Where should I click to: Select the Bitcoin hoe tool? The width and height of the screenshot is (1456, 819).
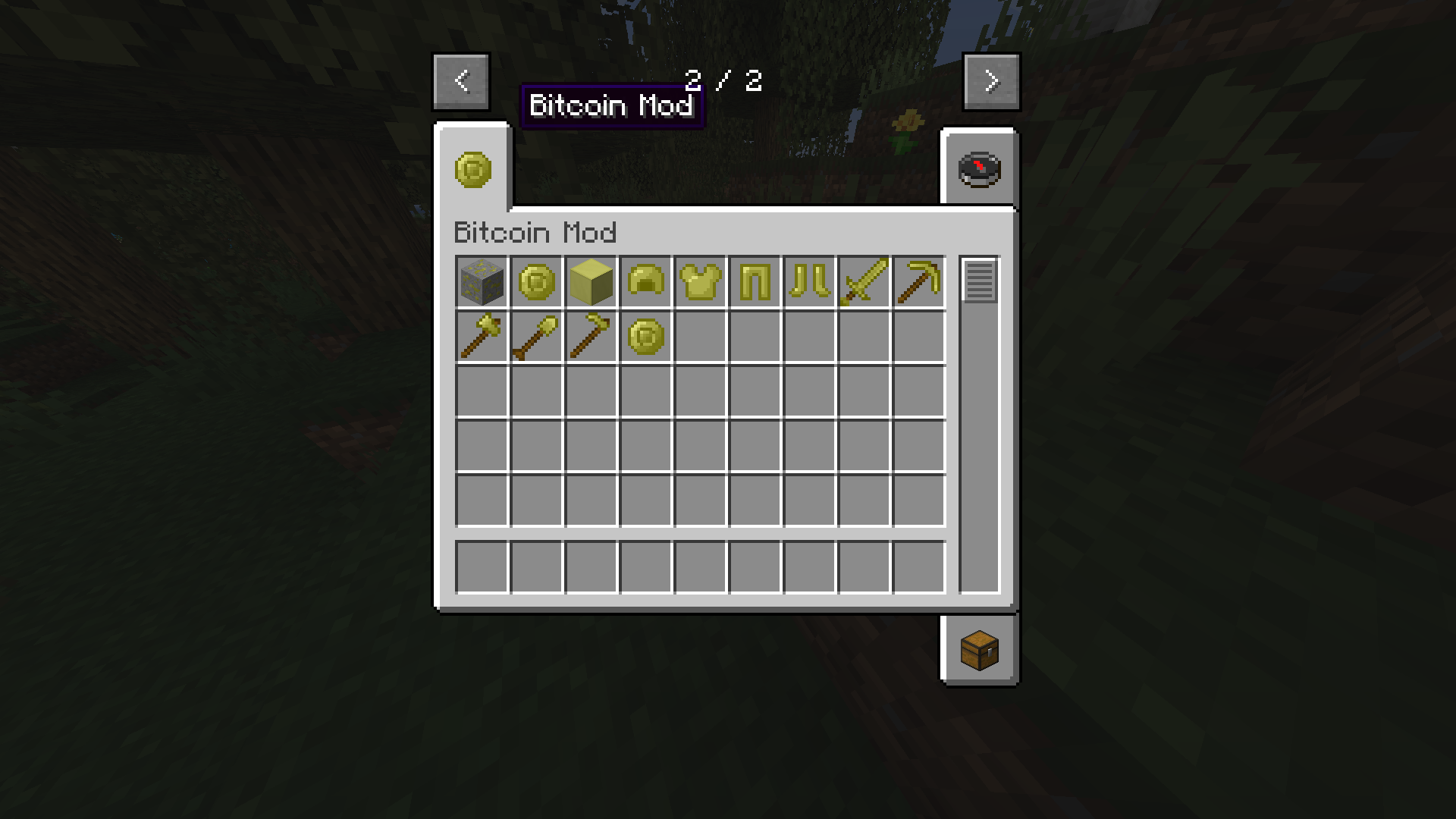click(x=591, y=337)
